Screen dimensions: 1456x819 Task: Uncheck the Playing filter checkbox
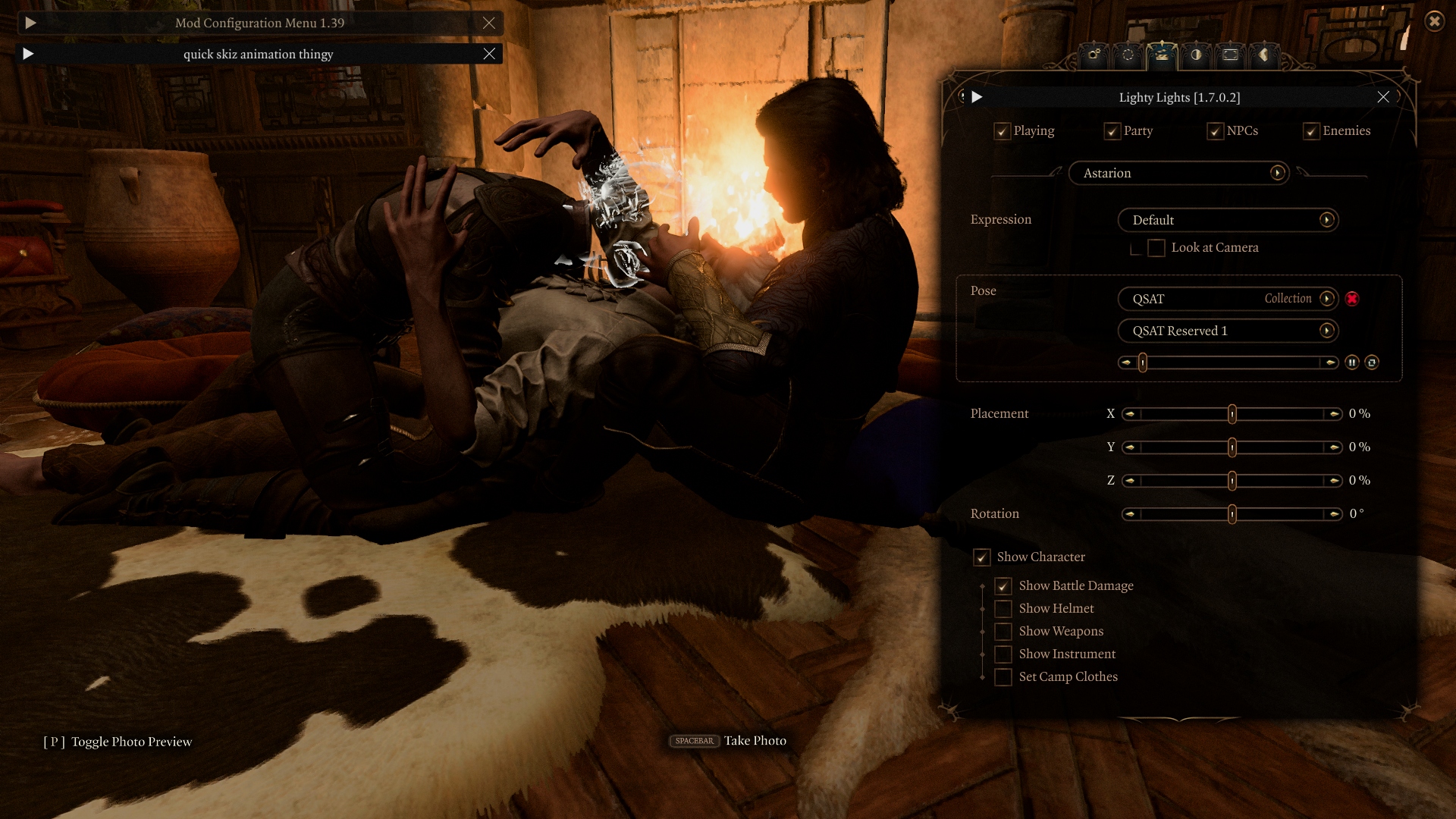coord(1002,131)
